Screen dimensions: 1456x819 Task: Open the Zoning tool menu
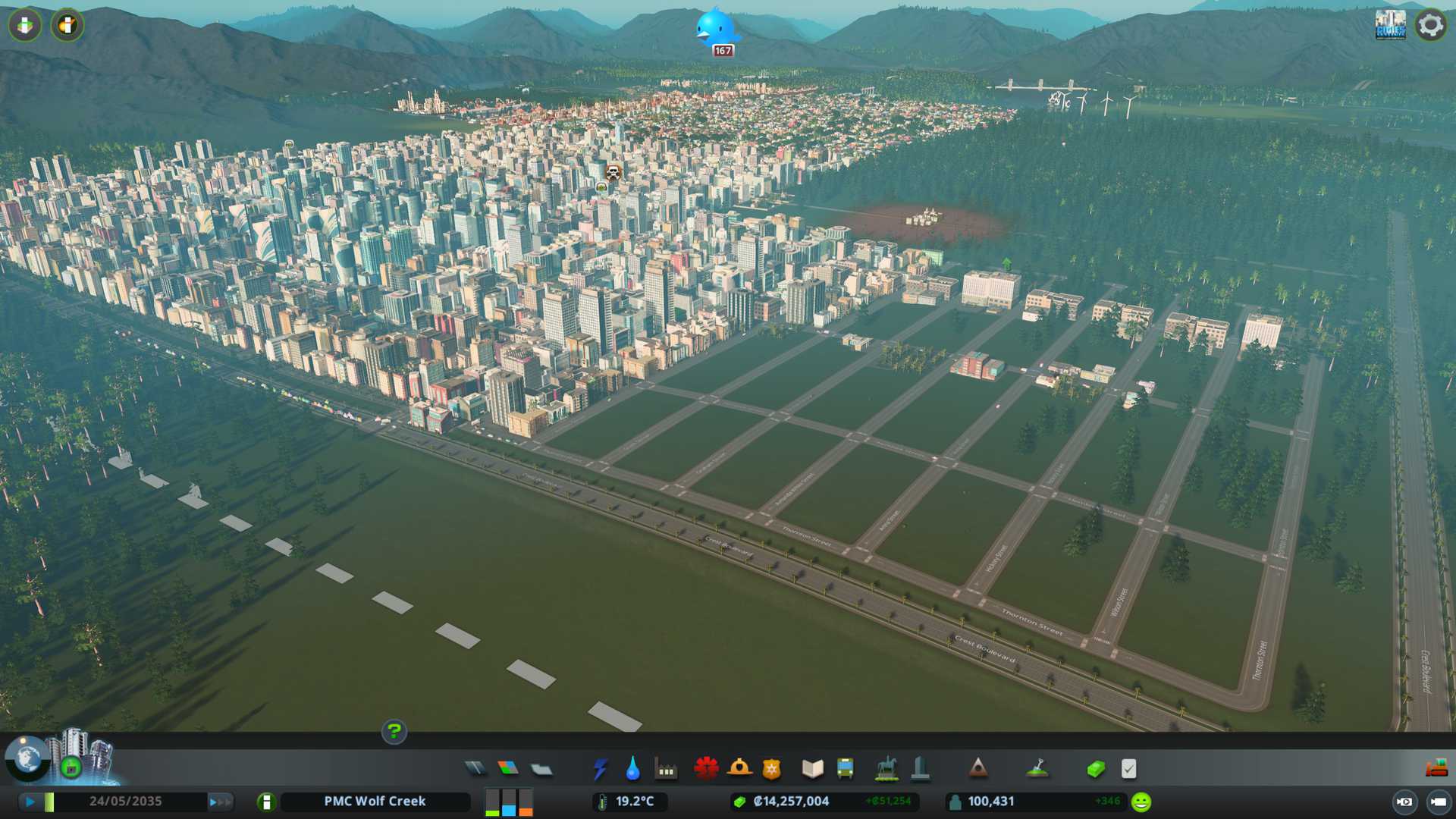(508, 769)
